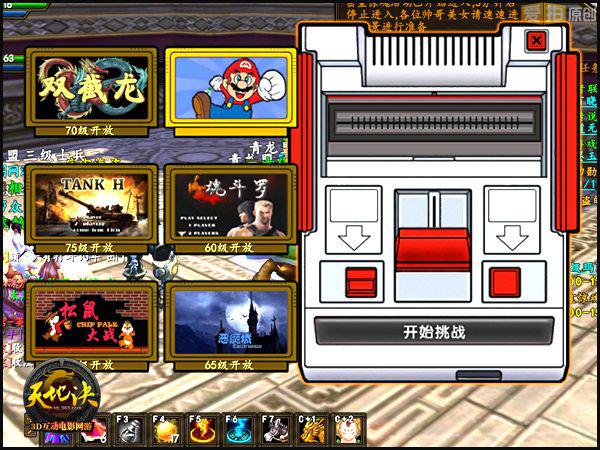The width and height of the screenshot is (600, 450).
Task: Start the challenge with 开始挑战 button
Action: [x=434, y=332]
